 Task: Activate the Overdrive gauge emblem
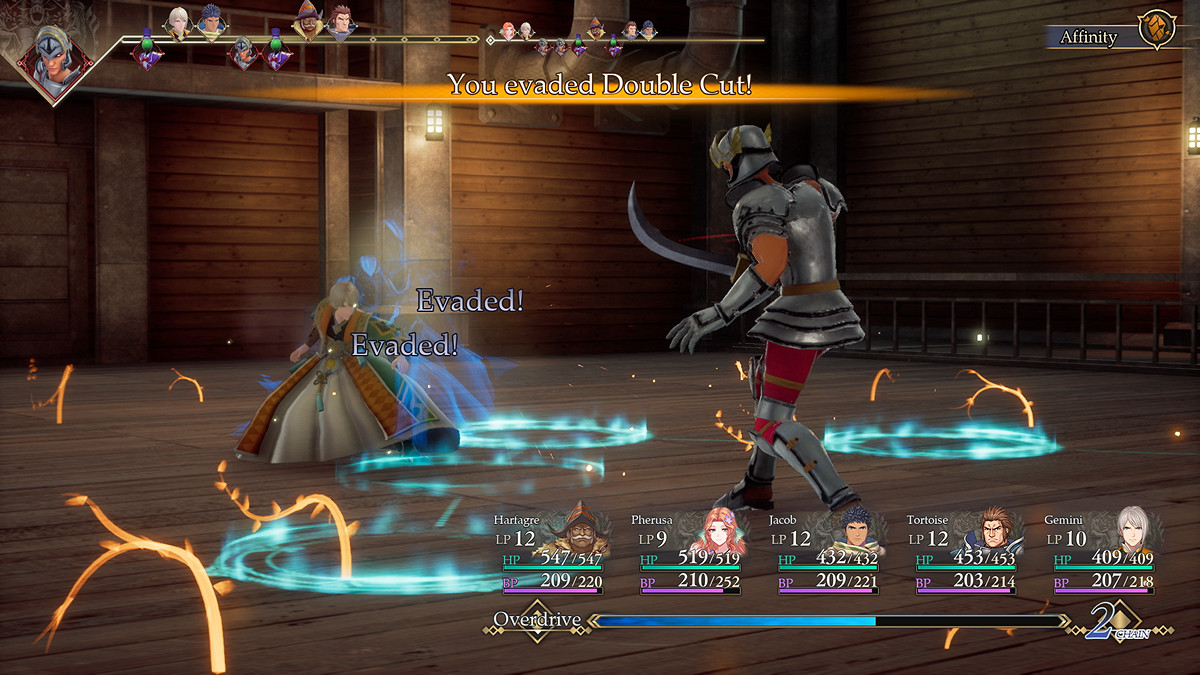[x=538, y=620]
